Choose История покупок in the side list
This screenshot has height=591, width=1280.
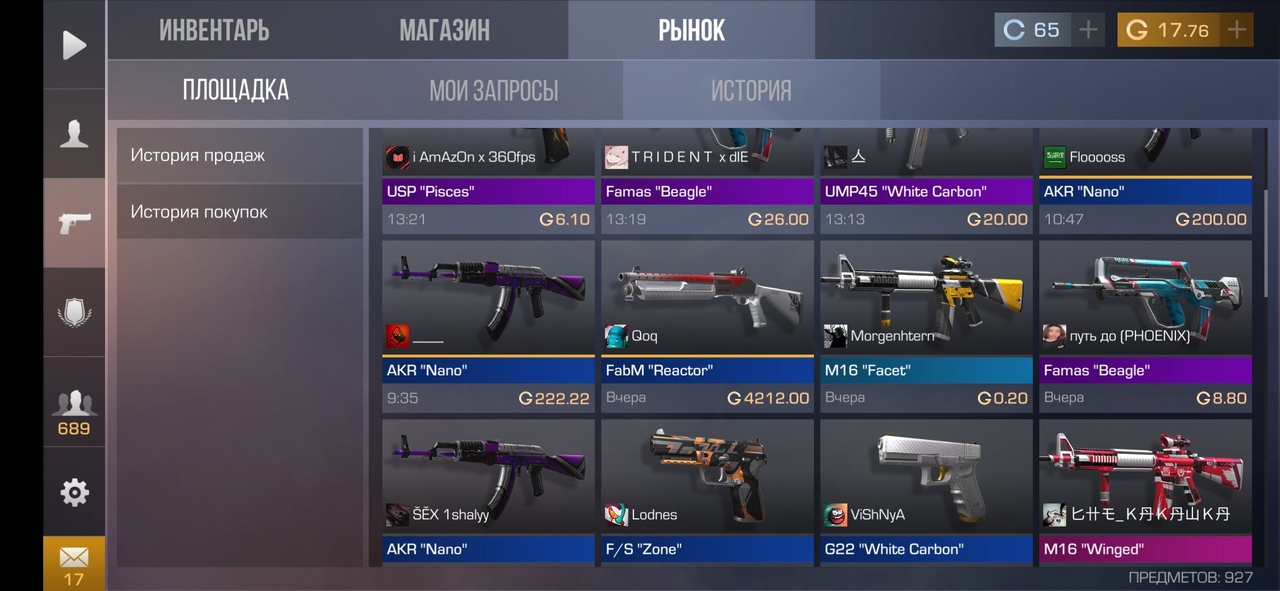tap(239, 212)
